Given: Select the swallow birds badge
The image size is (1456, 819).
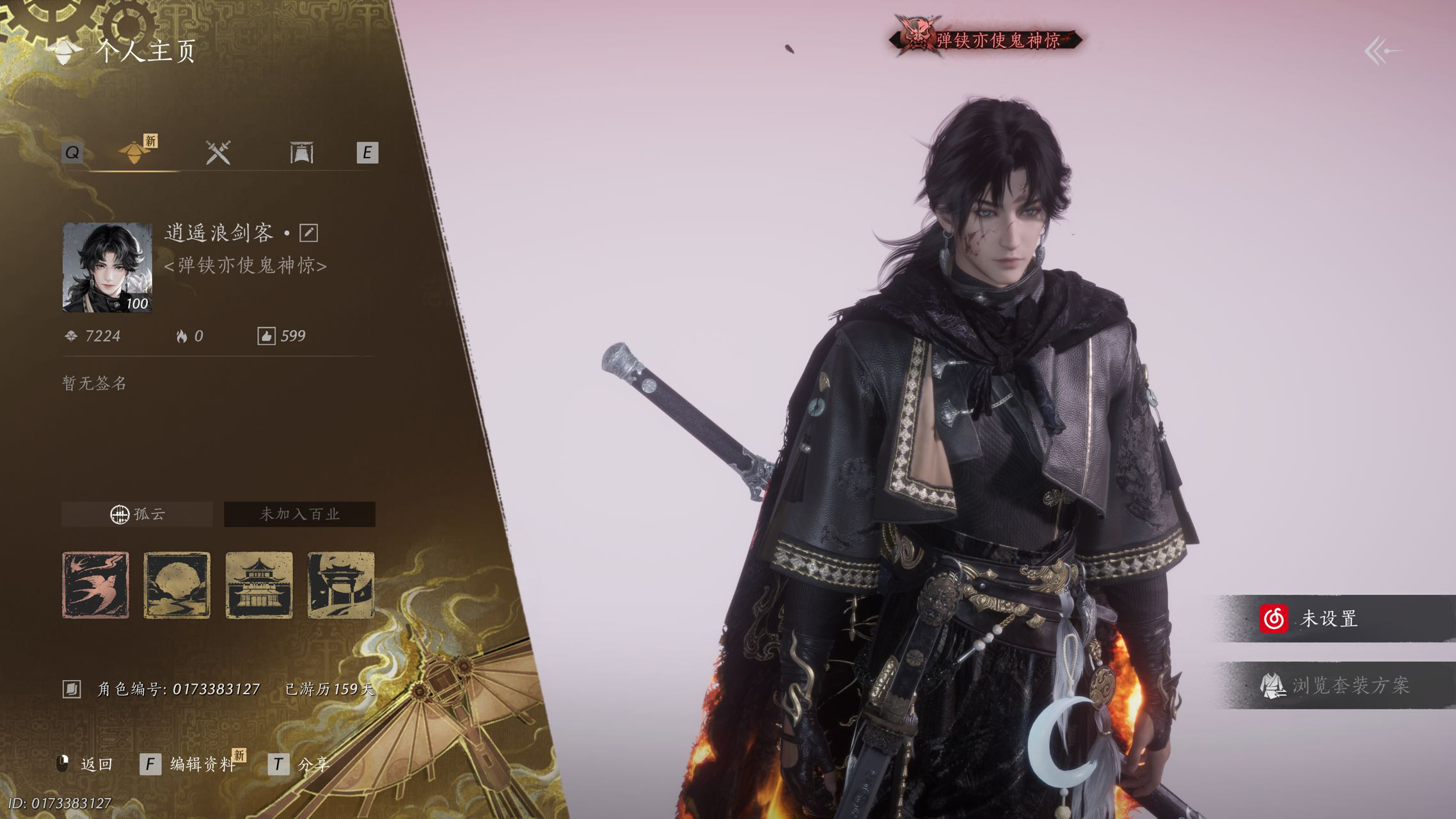Looking at the screenshot, I should point(95,585).
